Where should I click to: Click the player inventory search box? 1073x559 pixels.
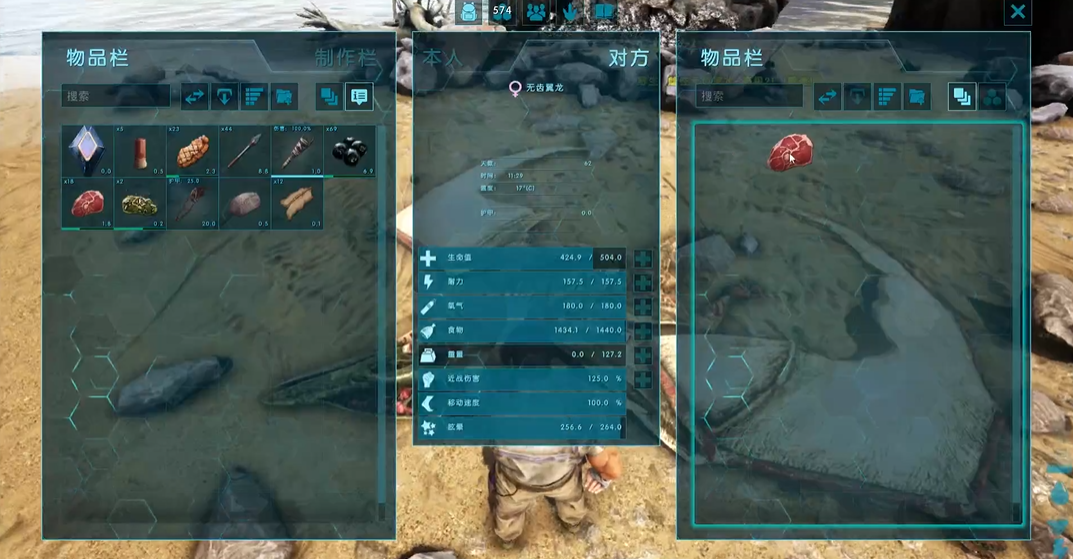(116, 96)
